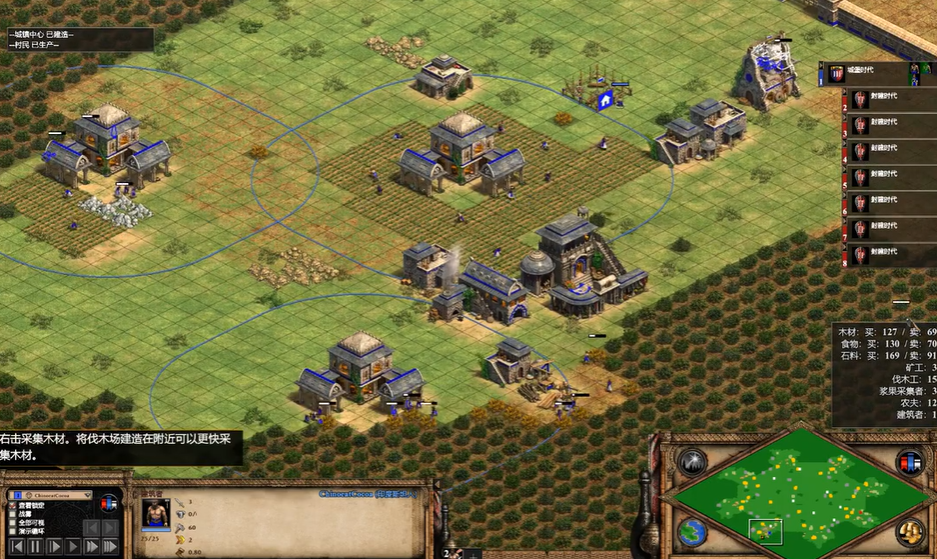
Task: Activate the signal flare button beside minimap
Action: pos(692,463)
